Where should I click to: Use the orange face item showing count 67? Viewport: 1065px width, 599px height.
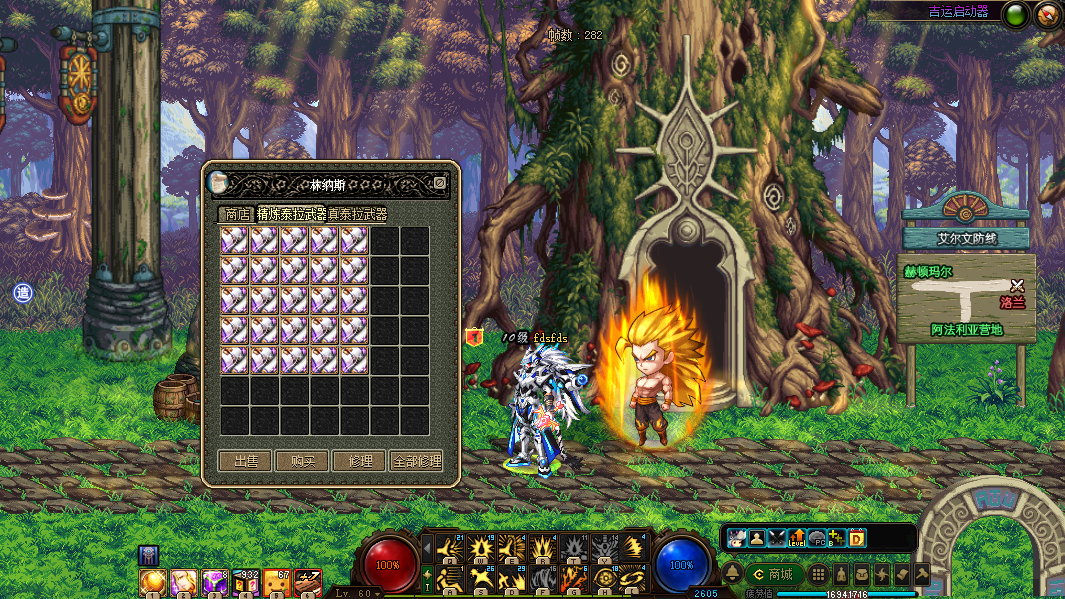click(277, 582)
